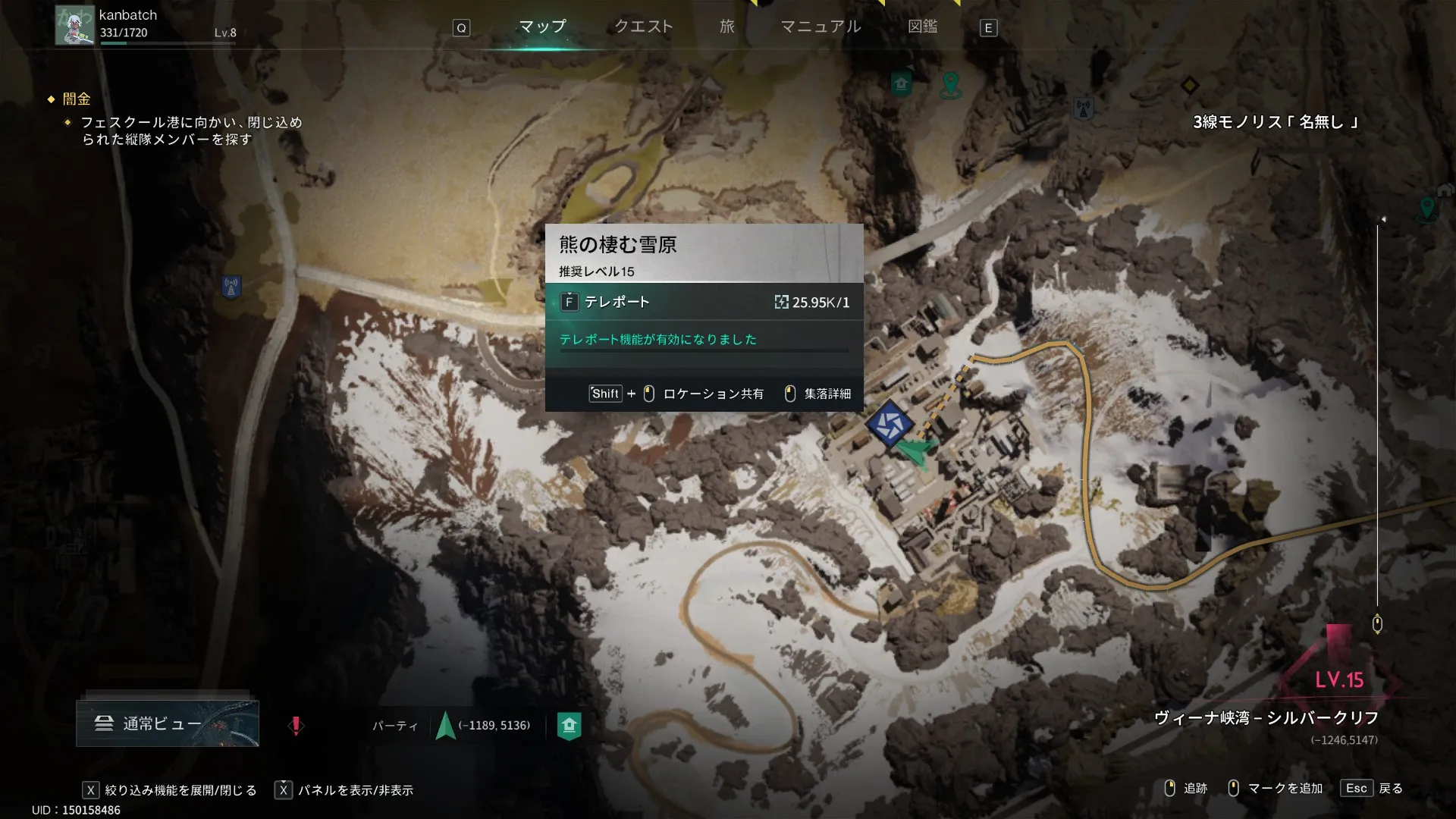Select the green location pin marker at top

[950, 84]
